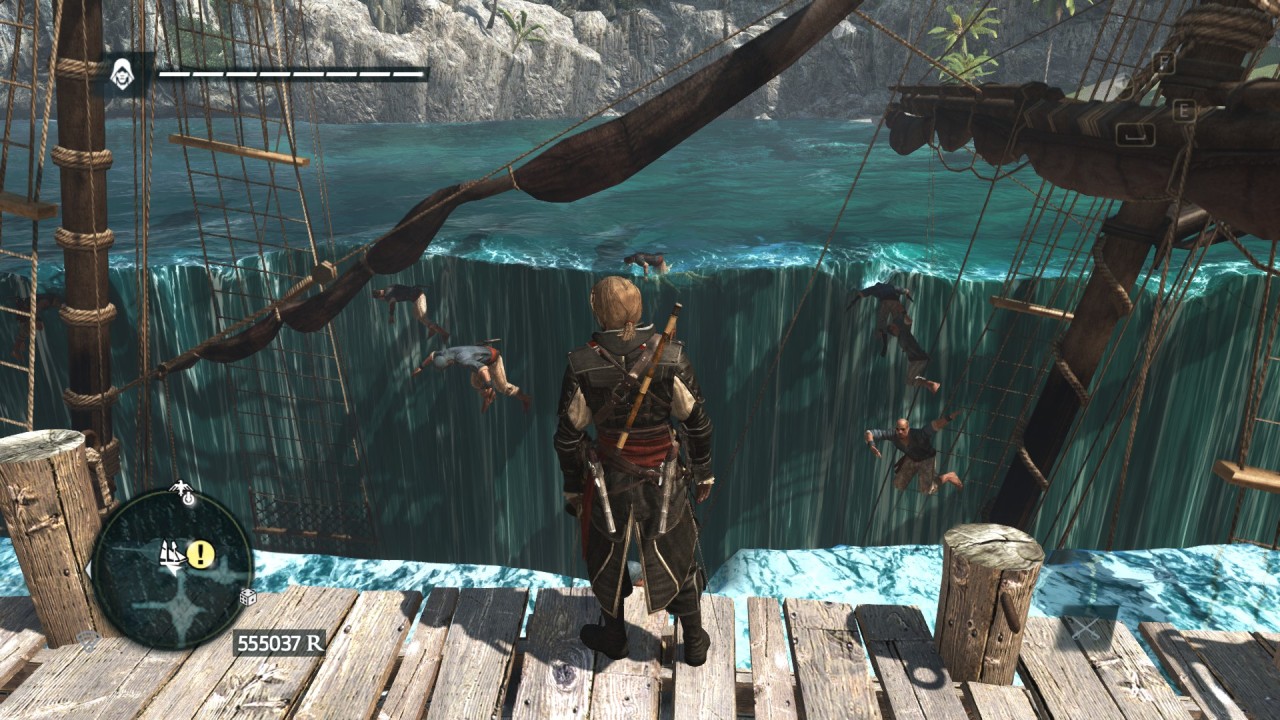Click the dice marker beside the minimap

(x=247, y=597)
